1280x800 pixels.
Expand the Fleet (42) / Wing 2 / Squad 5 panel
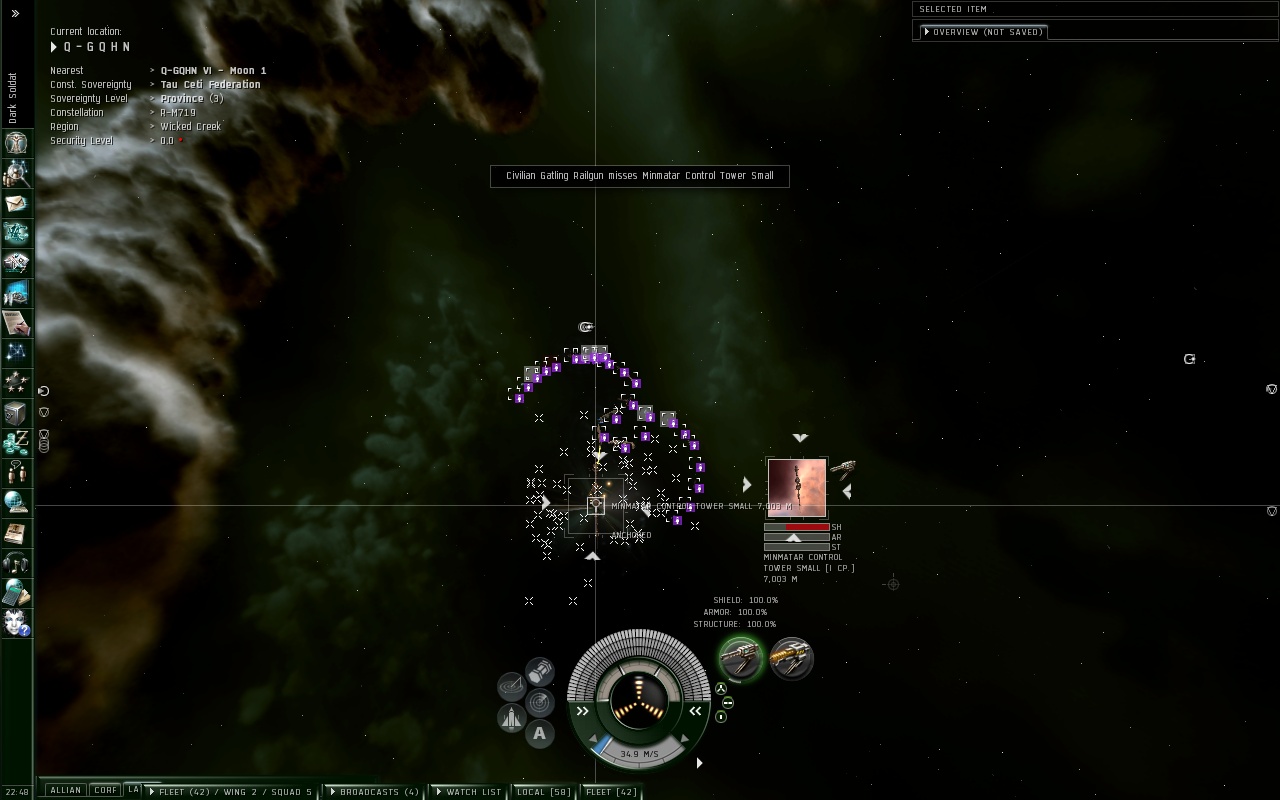[231, 792]
